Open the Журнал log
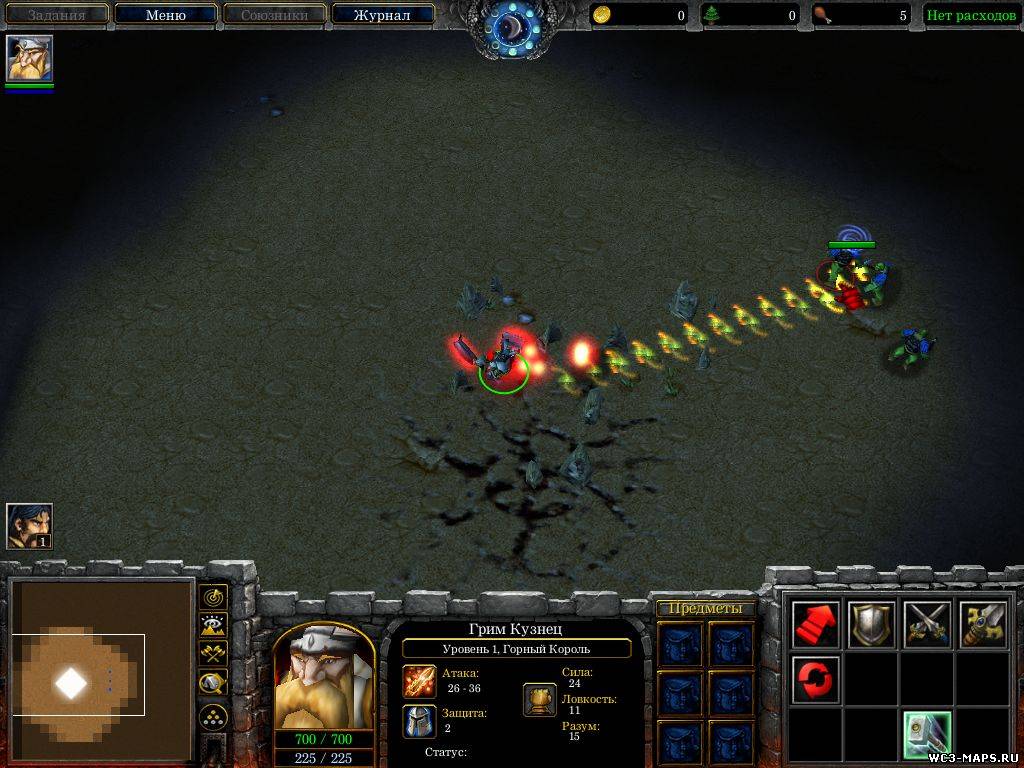This screenshot has width=1024, height=768. [382, 15]
